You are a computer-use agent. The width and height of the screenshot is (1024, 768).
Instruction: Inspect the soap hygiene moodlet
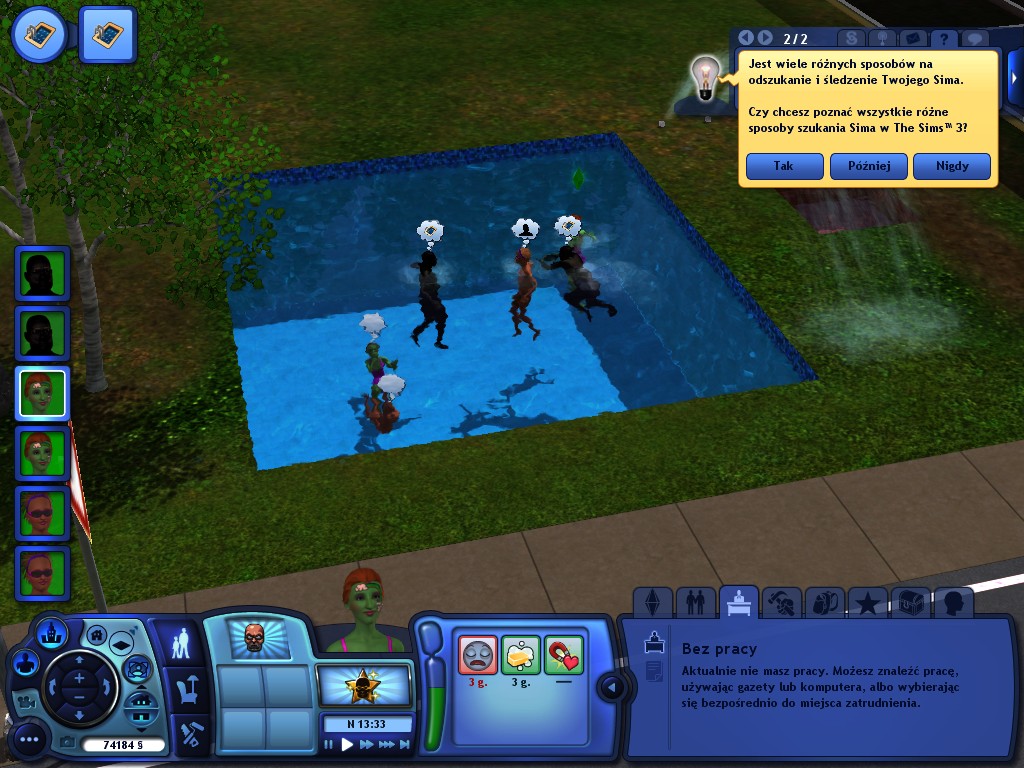(521, 655)
